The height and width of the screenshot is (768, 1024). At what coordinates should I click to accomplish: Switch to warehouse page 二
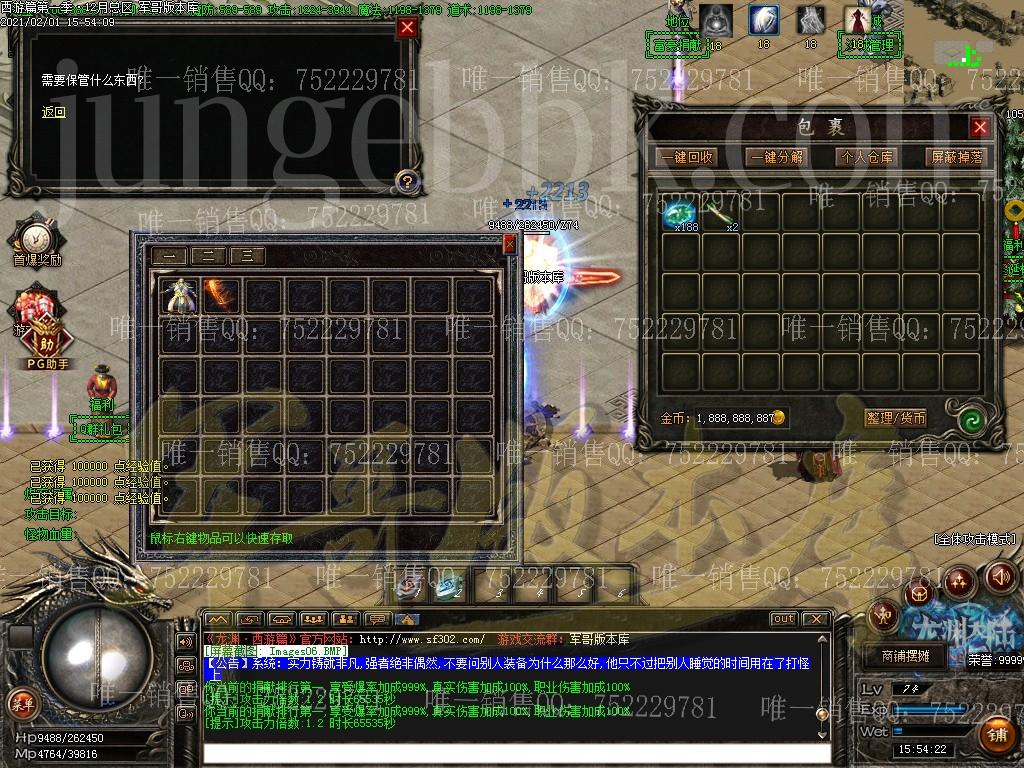point(208,256)
